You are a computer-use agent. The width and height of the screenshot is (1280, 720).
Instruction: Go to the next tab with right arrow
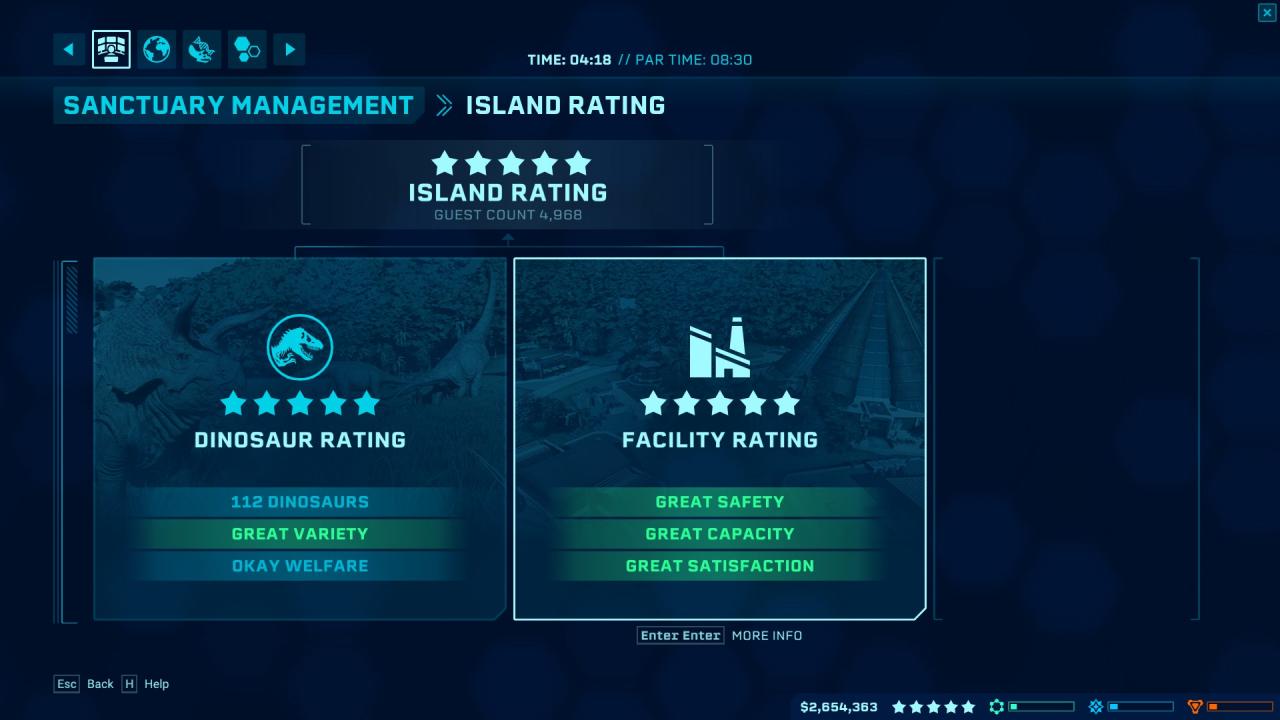click(289, 49)
